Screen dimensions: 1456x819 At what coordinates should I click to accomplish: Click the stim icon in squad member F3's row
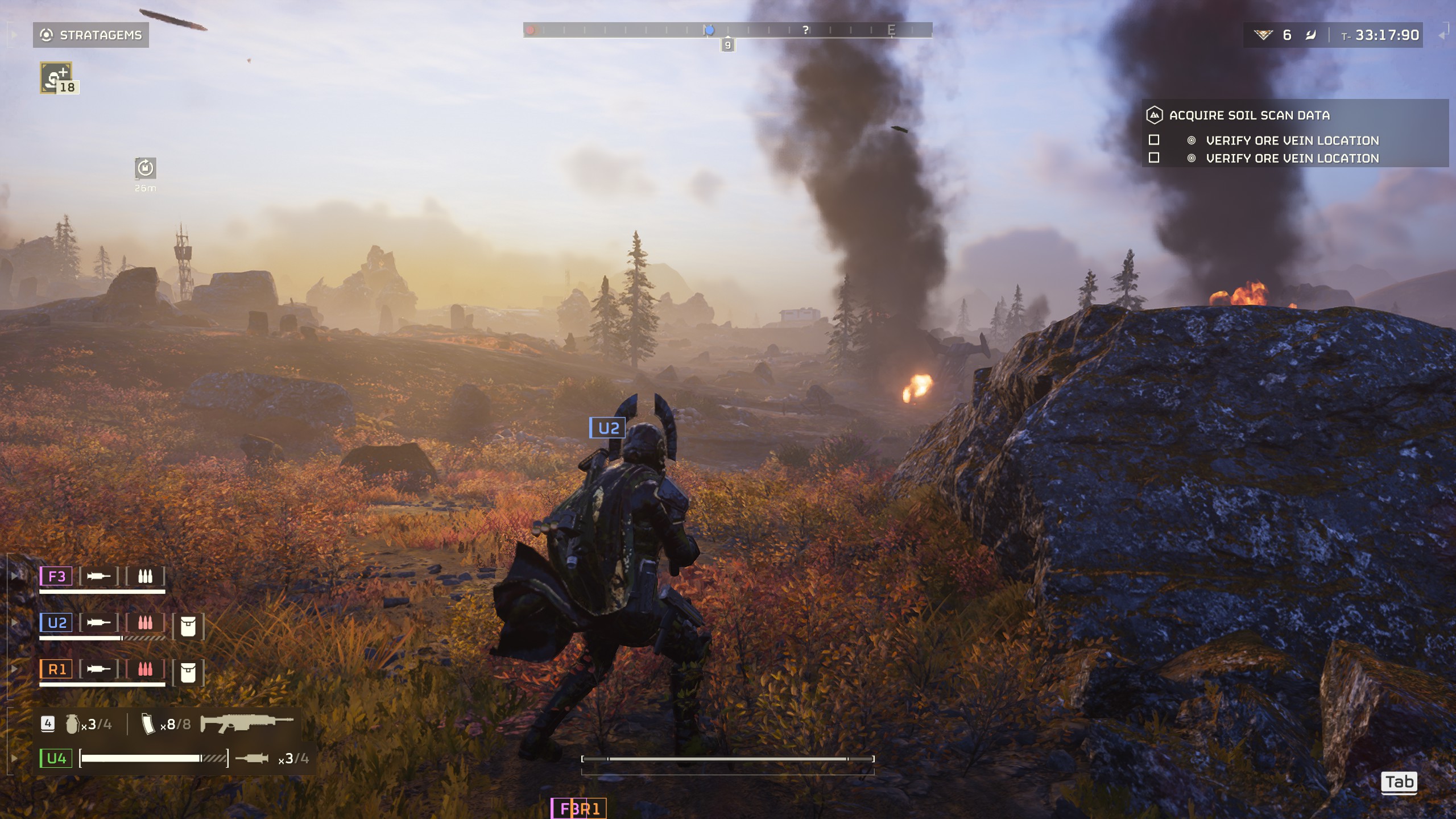tap(98, 576)
